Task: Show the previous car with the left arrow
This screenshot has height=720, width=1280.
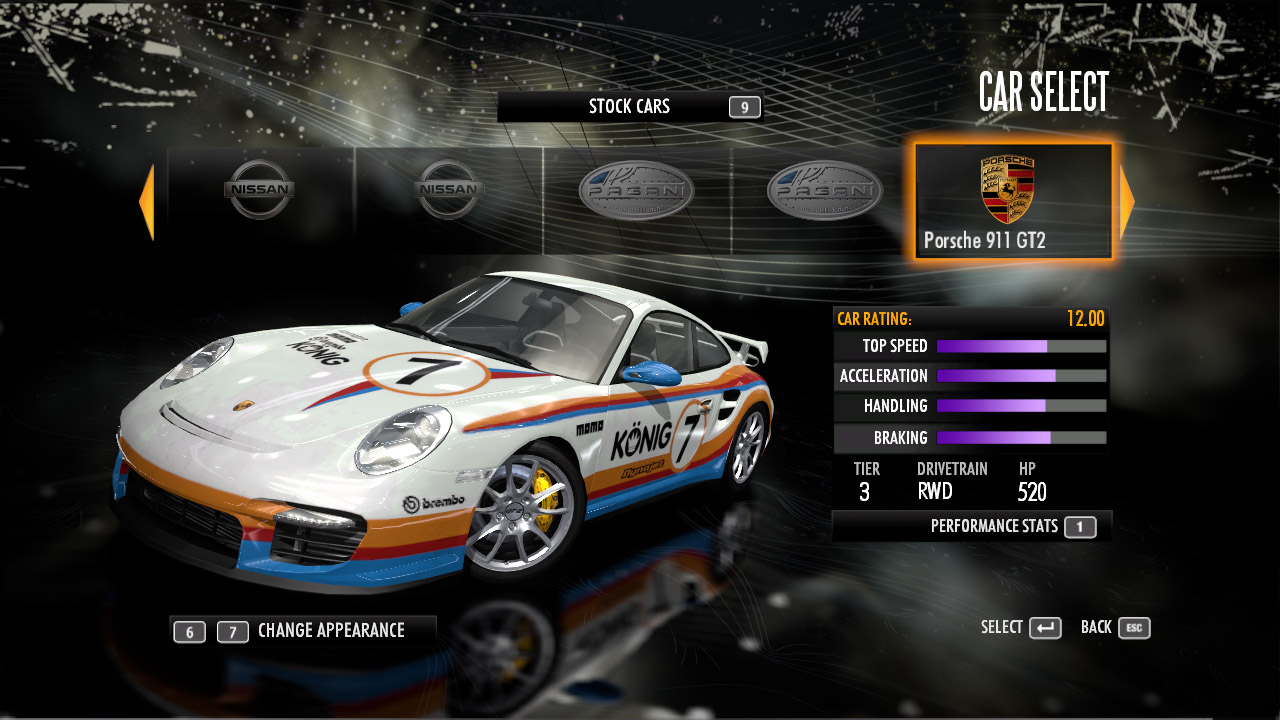Action: (147, 202)
